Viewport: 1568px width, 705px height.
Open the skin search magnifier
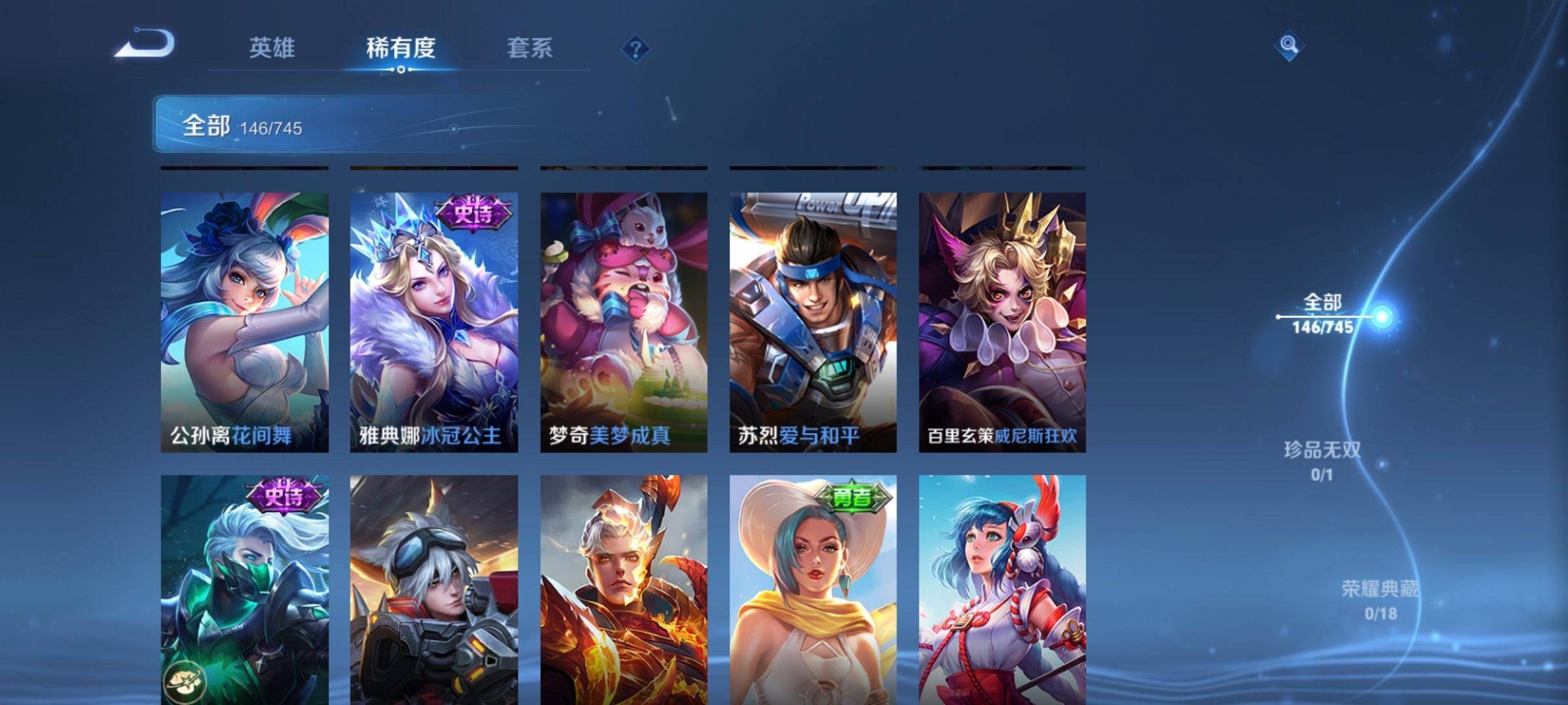[x=1288, y=46]
